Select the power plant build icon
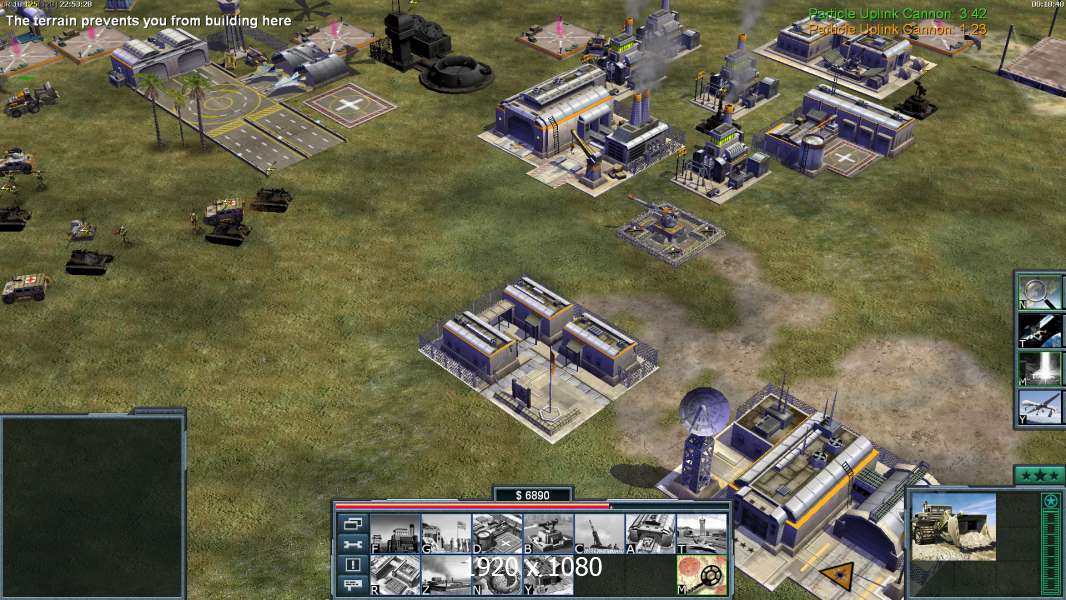The width and height of the screenshot is (1066, 600). pyautogui.click(x=395, y=534)
